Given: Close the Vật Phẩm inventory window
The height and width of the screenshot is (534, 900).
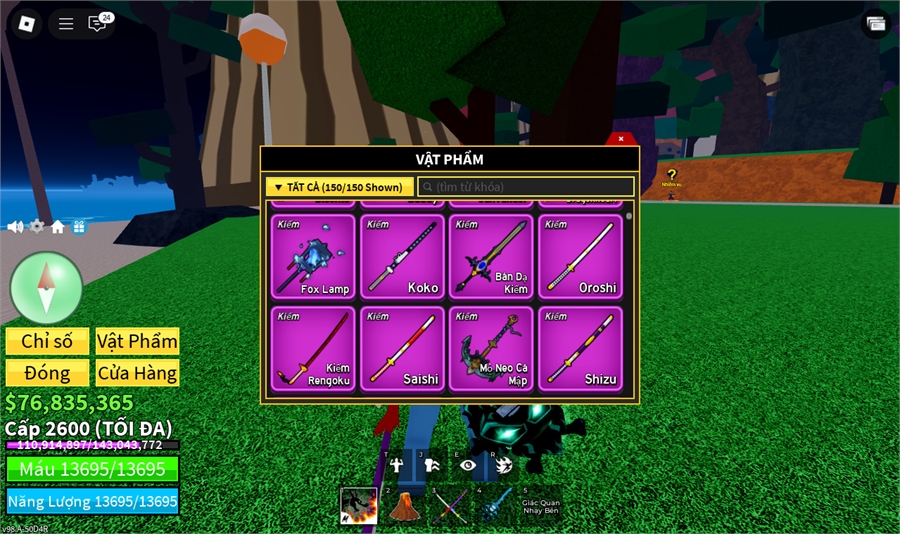Looking at the screenshot, I should pyautogui.click(x=621, y=139).
